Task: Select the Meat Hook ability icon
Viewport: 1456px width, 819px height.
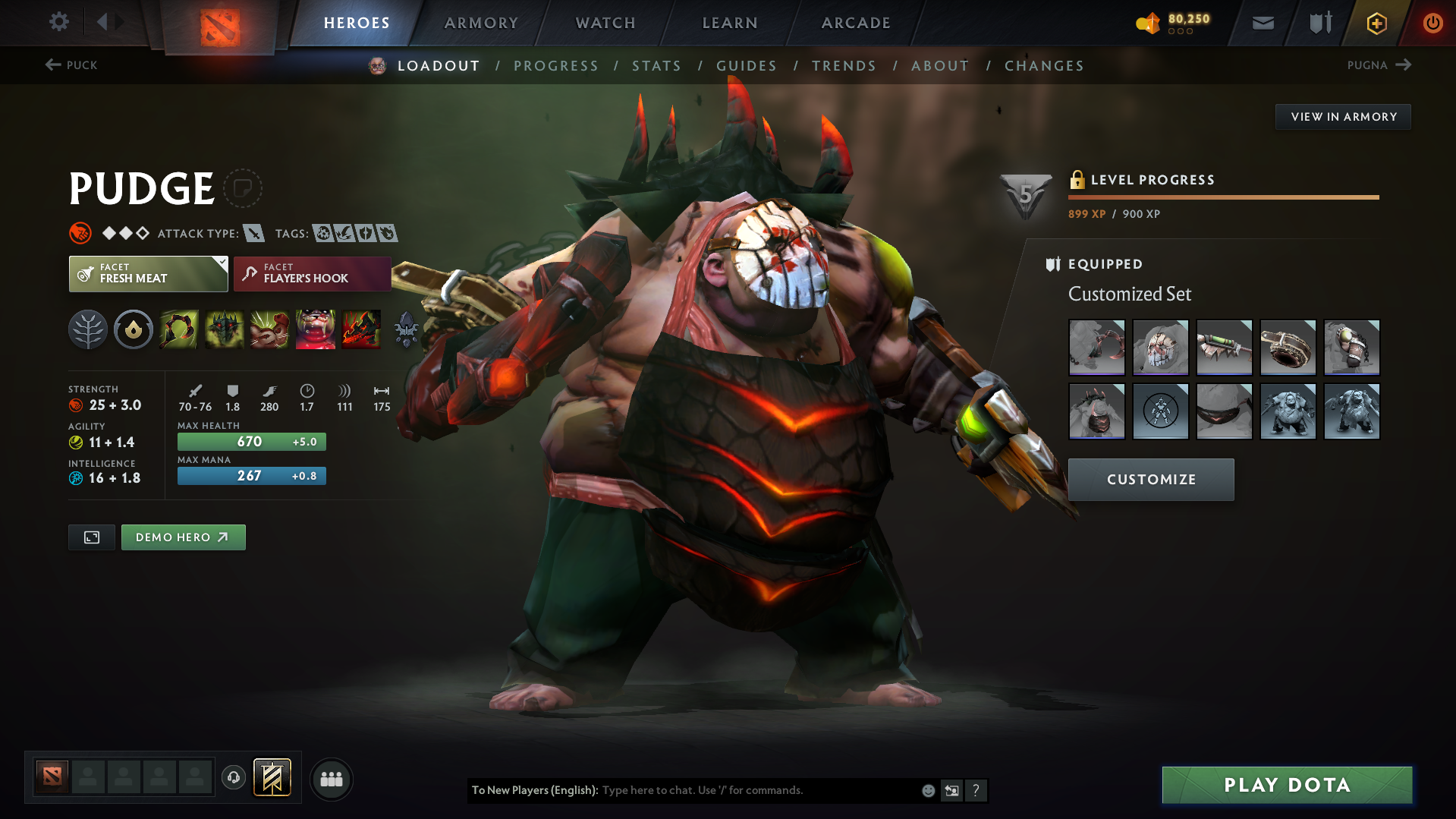Action: [x=178, y=329]
